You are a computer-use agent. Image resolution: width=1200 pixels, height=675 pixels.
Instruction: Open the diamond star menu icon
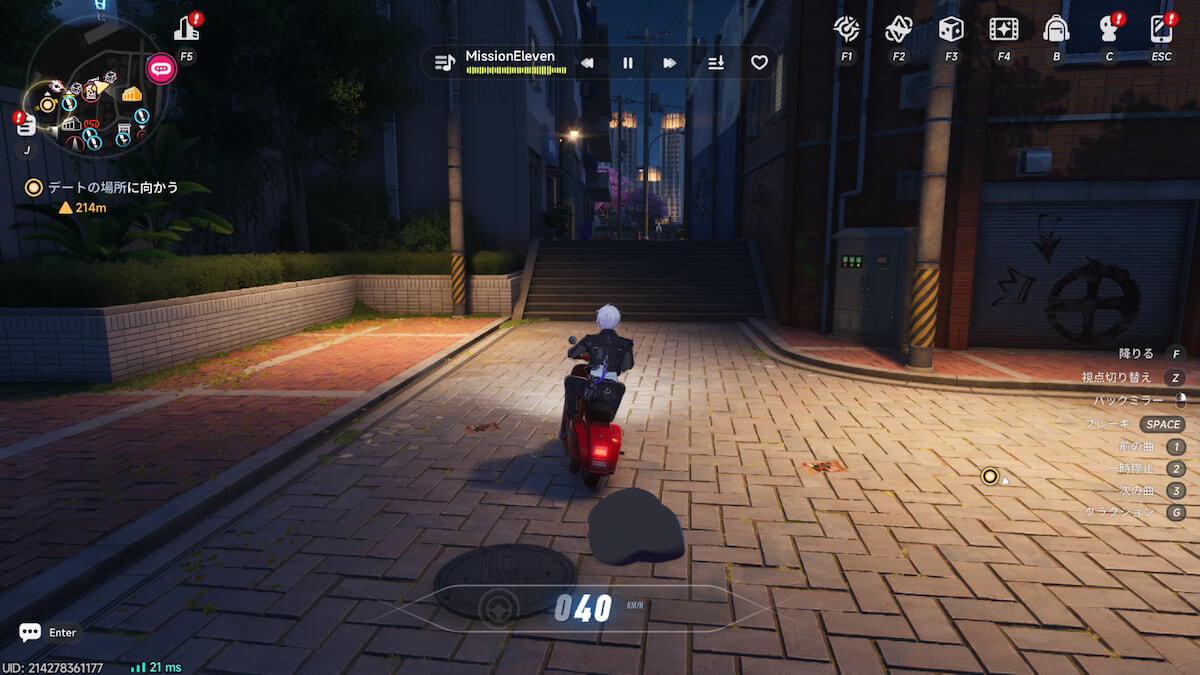898,29
